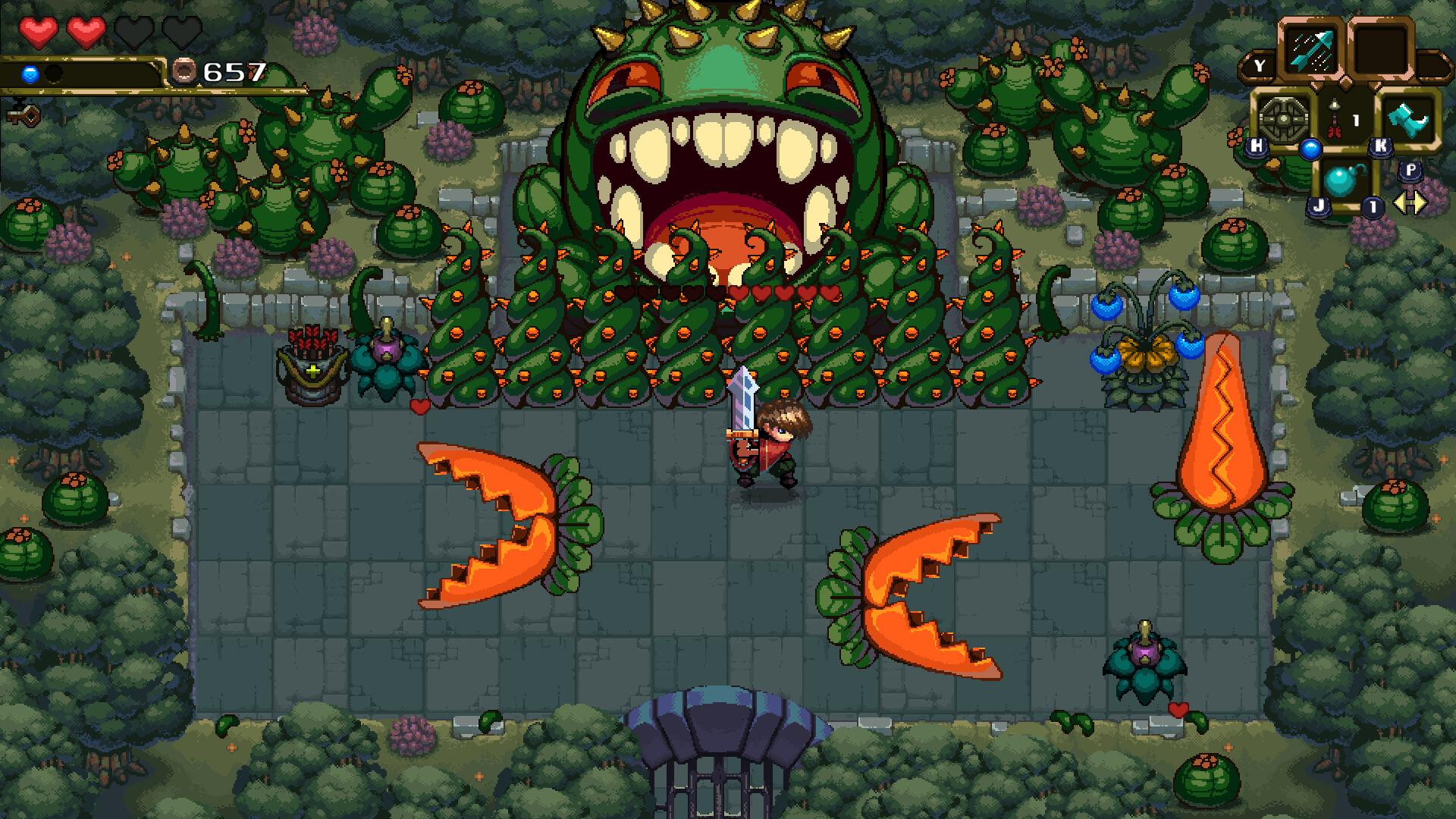The height and width of the screenshot is (819, 1456).
Task: Click the left yellow item-cycle arrow
Action: [1402, 201]
